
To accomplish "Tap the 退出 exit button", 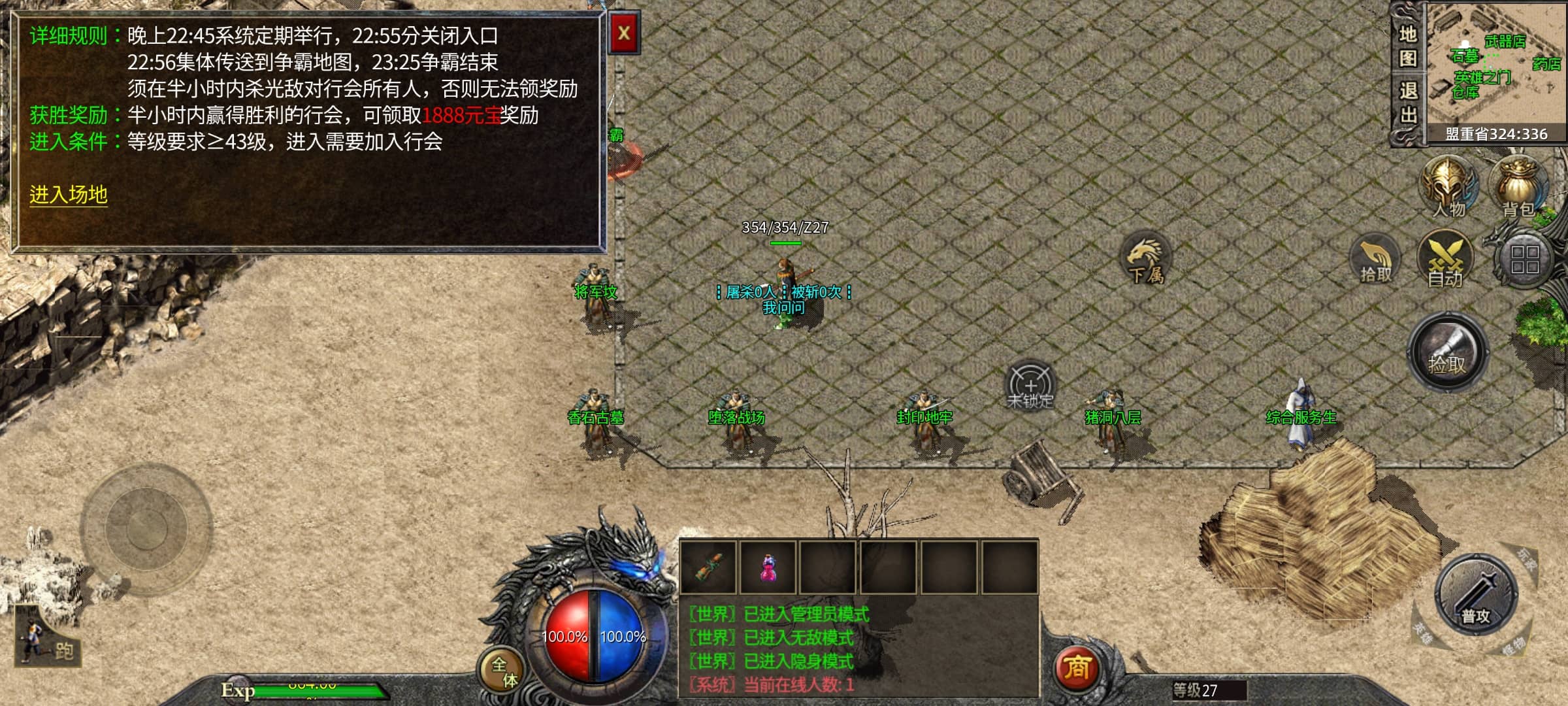I will point(1407,103).
